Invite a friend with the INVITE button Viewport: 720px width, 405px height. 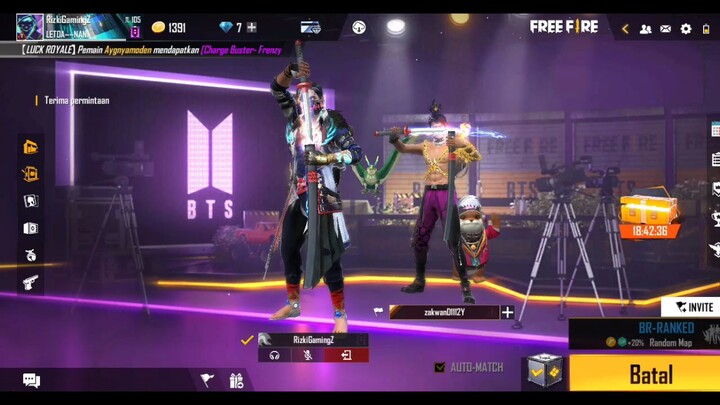(x=690, y=307)
